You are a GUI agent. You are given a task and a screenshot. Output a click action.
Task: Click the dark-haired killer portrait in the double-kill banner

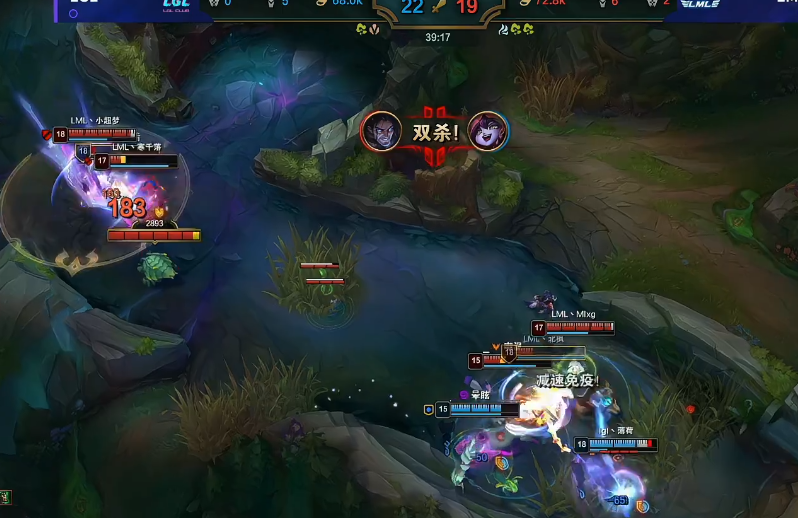tap(380, 130)
